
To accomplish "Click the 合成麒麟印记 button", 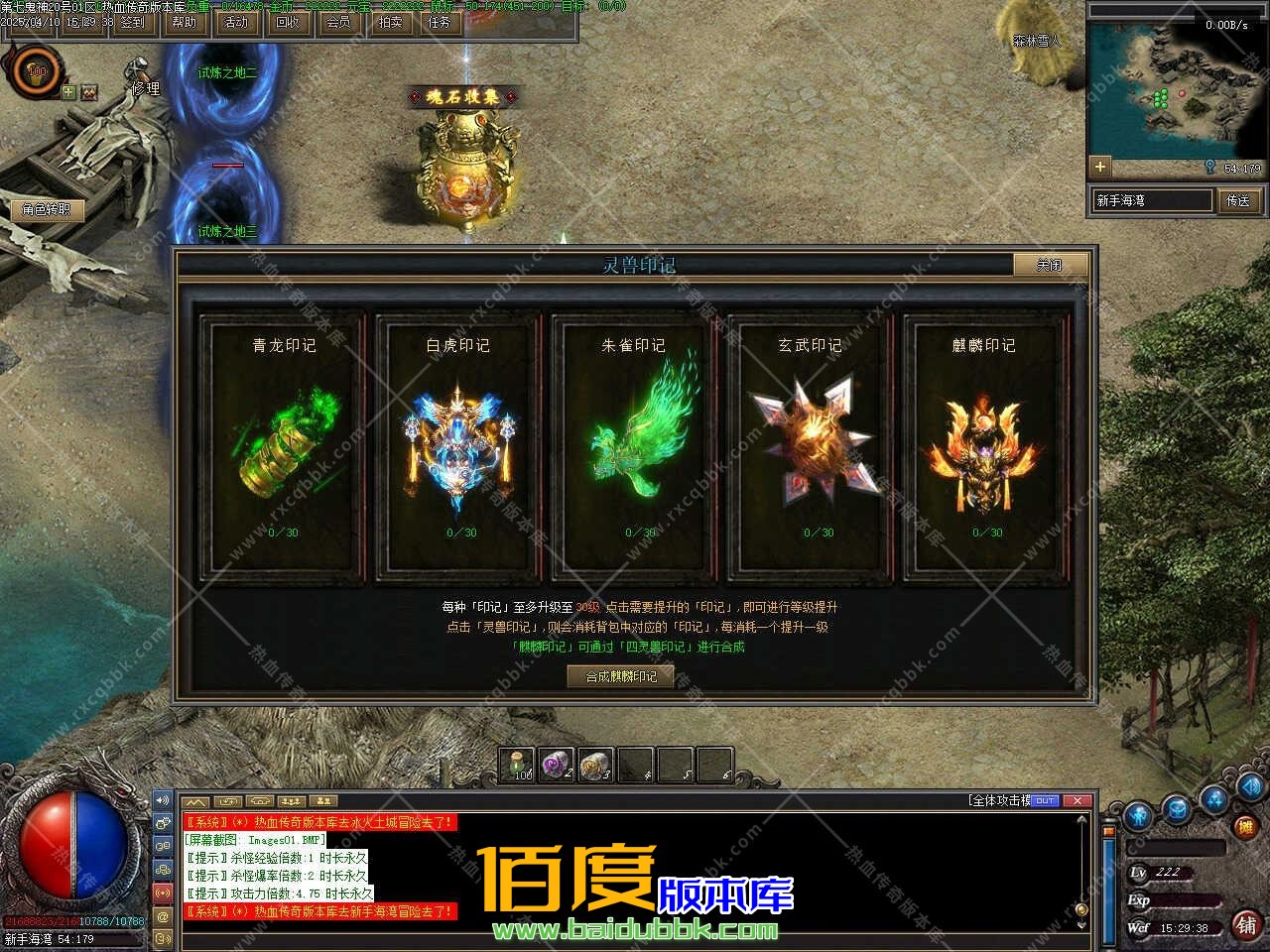I will pos(621,676).
